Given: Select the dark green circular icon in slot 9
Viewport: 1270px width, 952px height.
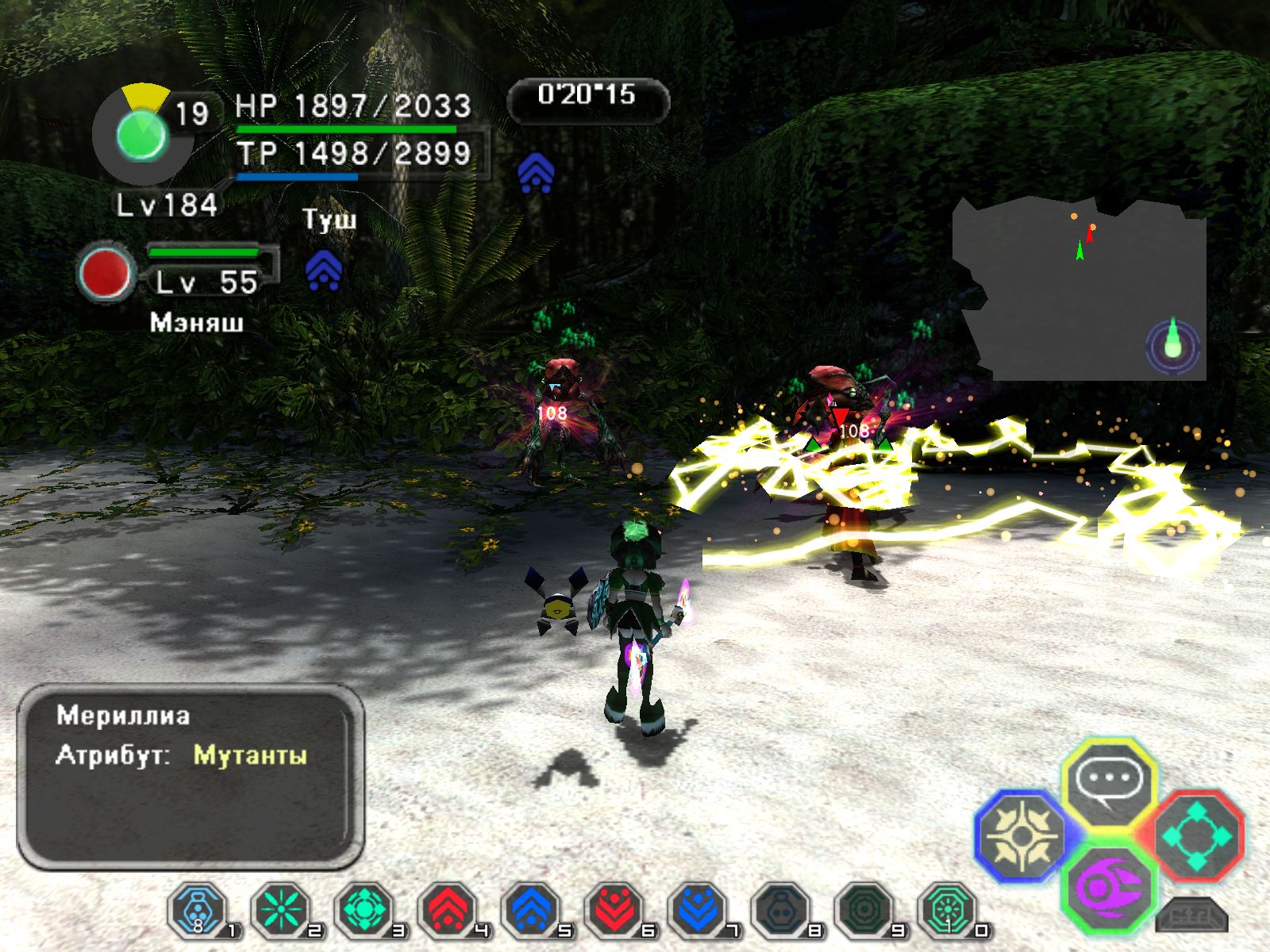Looking at the screenshot, I should tap(865, 910).
